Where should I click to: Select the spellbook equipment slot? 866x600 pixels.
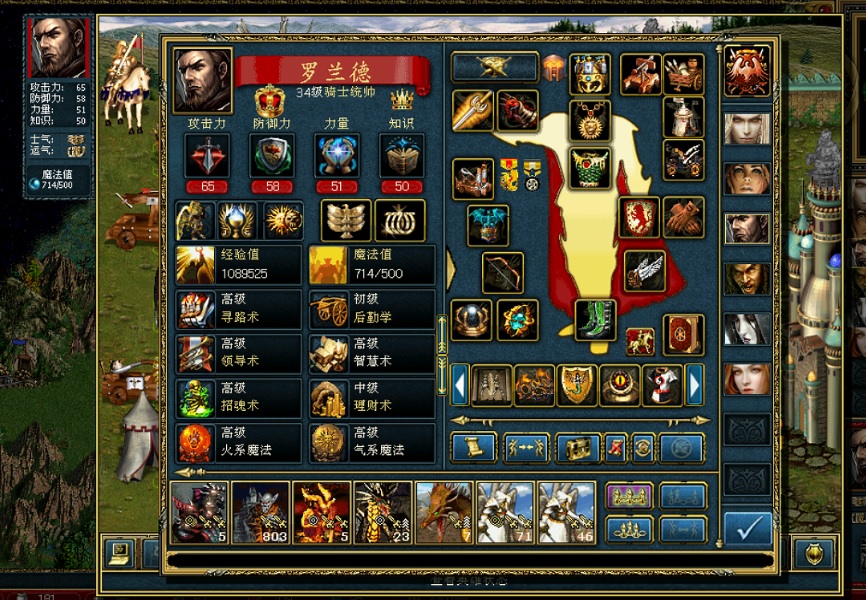pos(683,335)
